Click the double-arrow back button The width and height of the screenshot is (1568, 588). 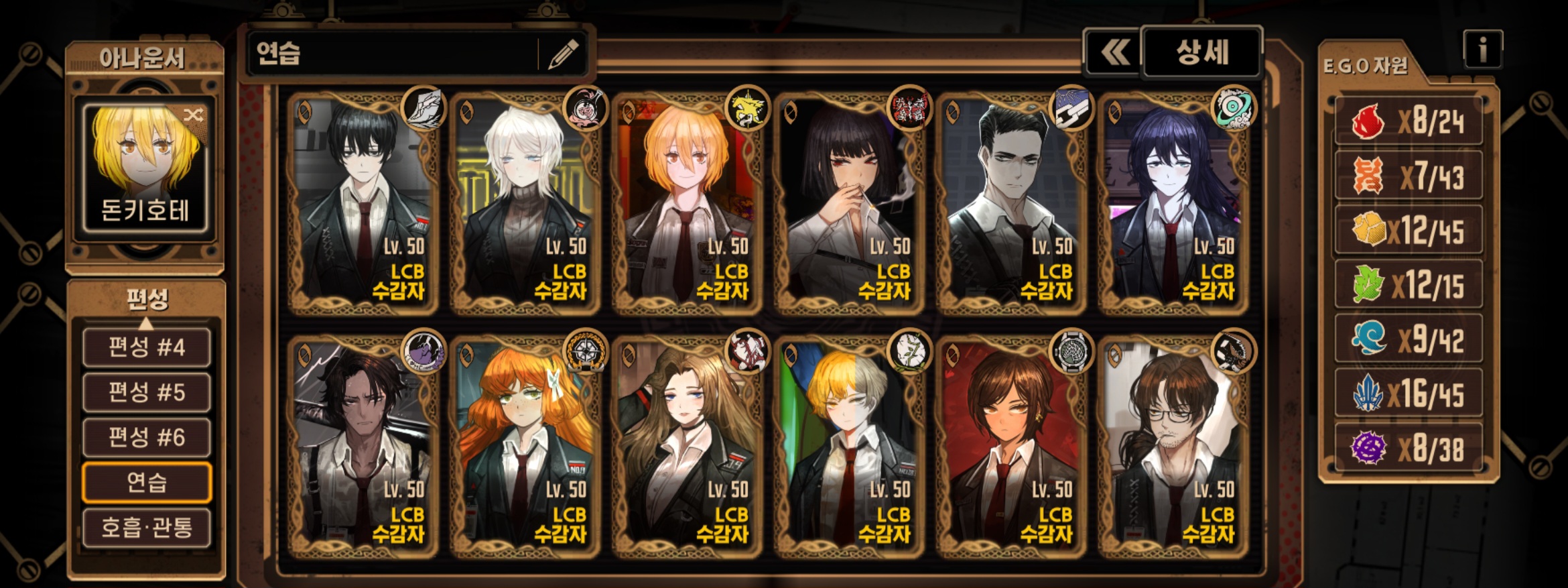[x=1114, y=52]
